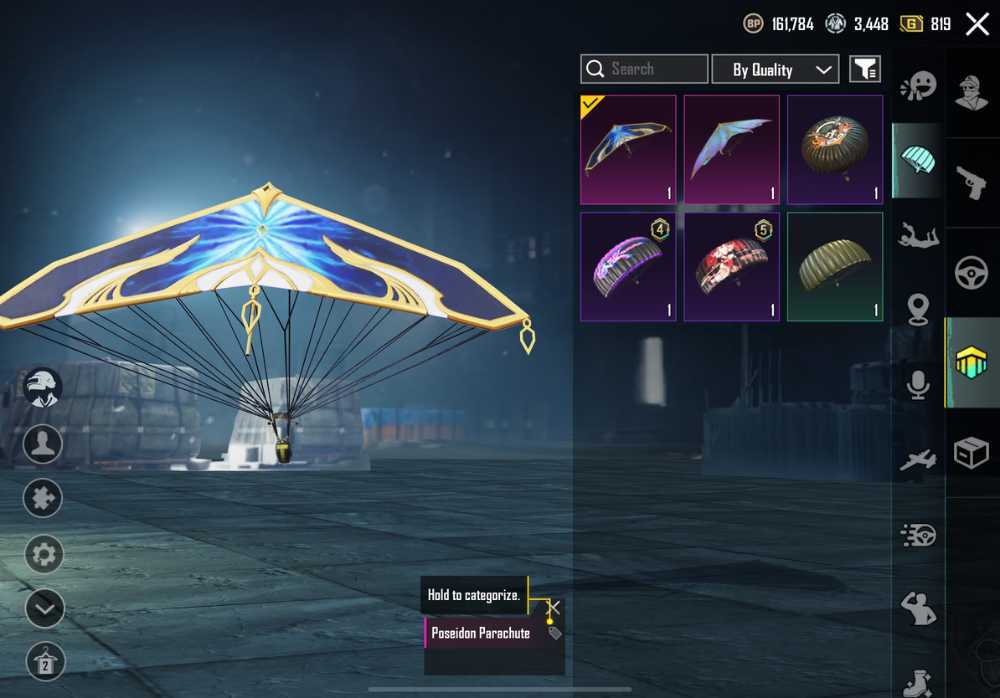Select the equipped Poseidon Parachute tile
The image size is (1000, 698).
click(628, 149)
